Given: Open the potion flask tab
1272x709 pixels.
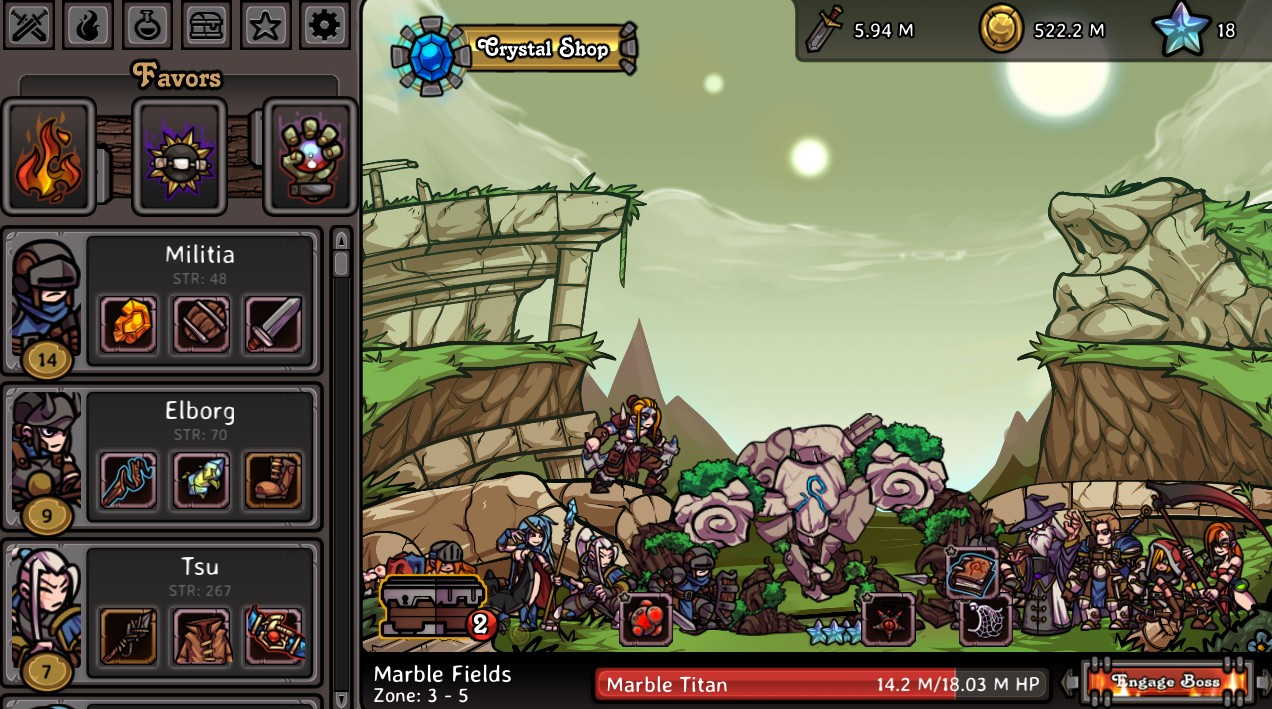Looking at the screenshot, I should (x=147, y=25).
